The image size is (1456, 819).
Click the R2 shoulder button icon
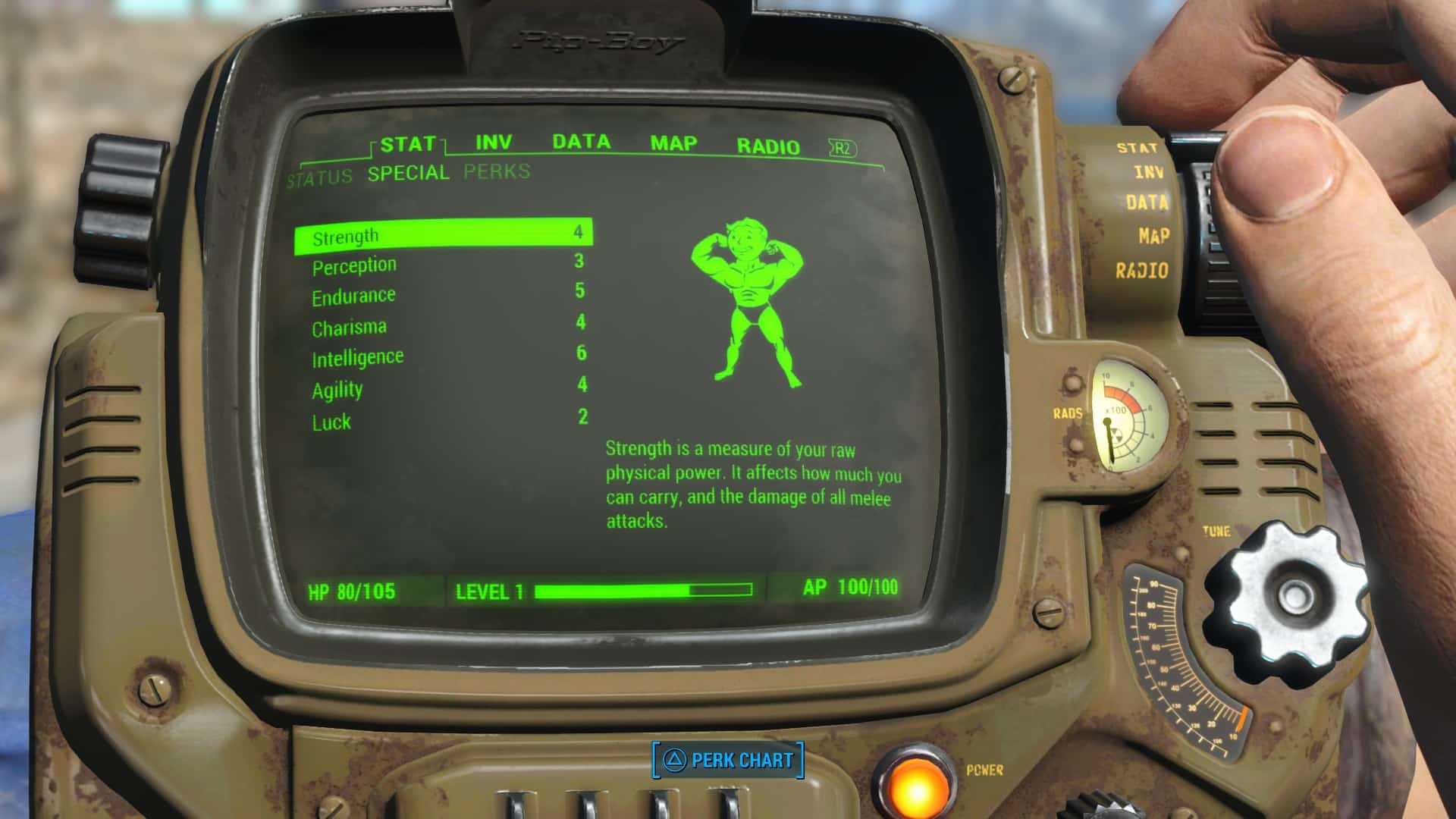840,147
